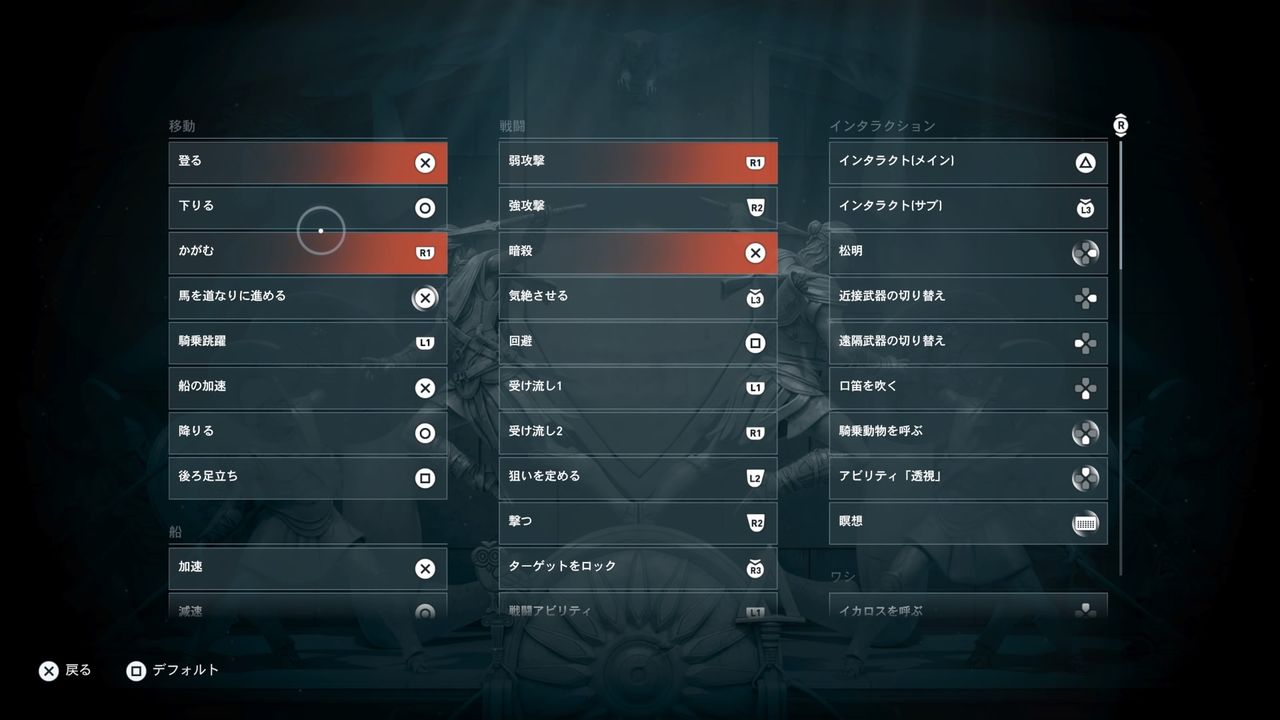Click the square icon next to 回避
The width and height of the screenshot is (1280, 720).
(x=755, y=341)
